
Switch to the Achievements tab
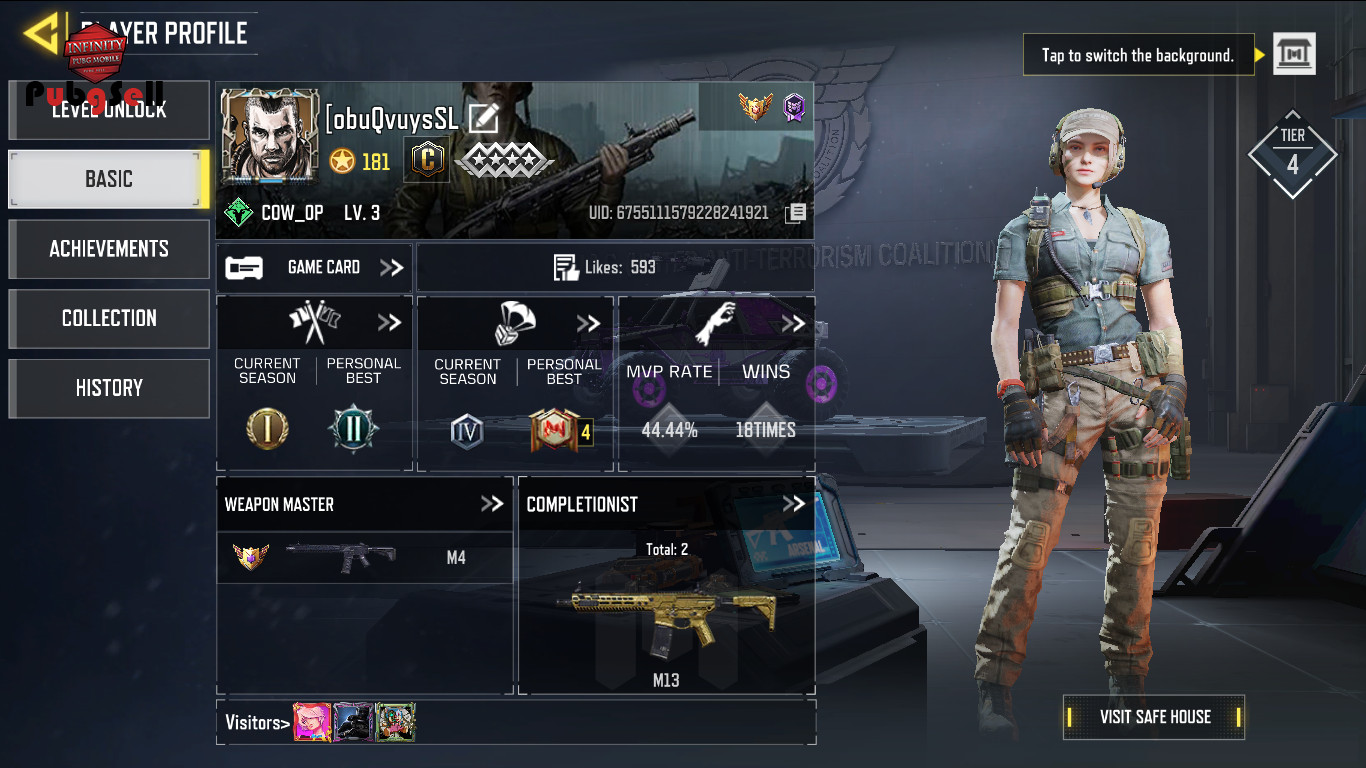(109, 249)
